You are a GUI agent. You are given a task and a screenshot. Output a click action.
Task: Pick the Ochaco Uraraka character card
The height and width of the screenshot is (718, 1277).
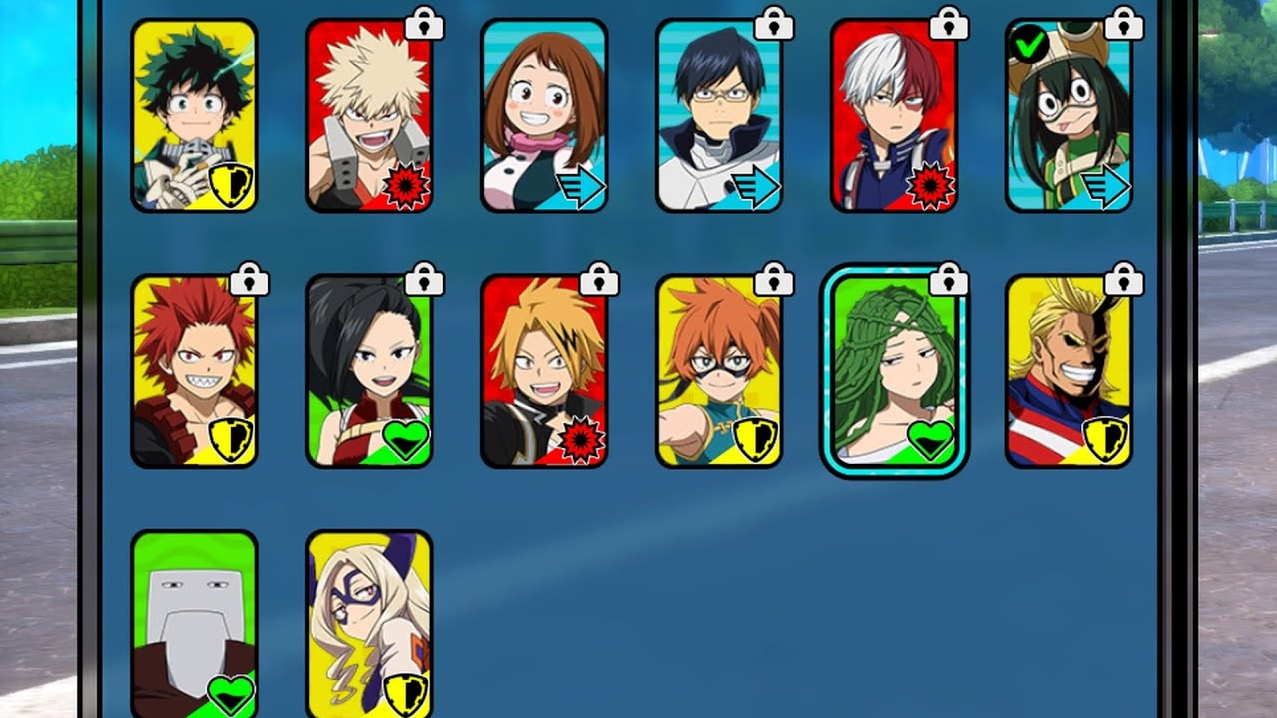tap(544, 115)
